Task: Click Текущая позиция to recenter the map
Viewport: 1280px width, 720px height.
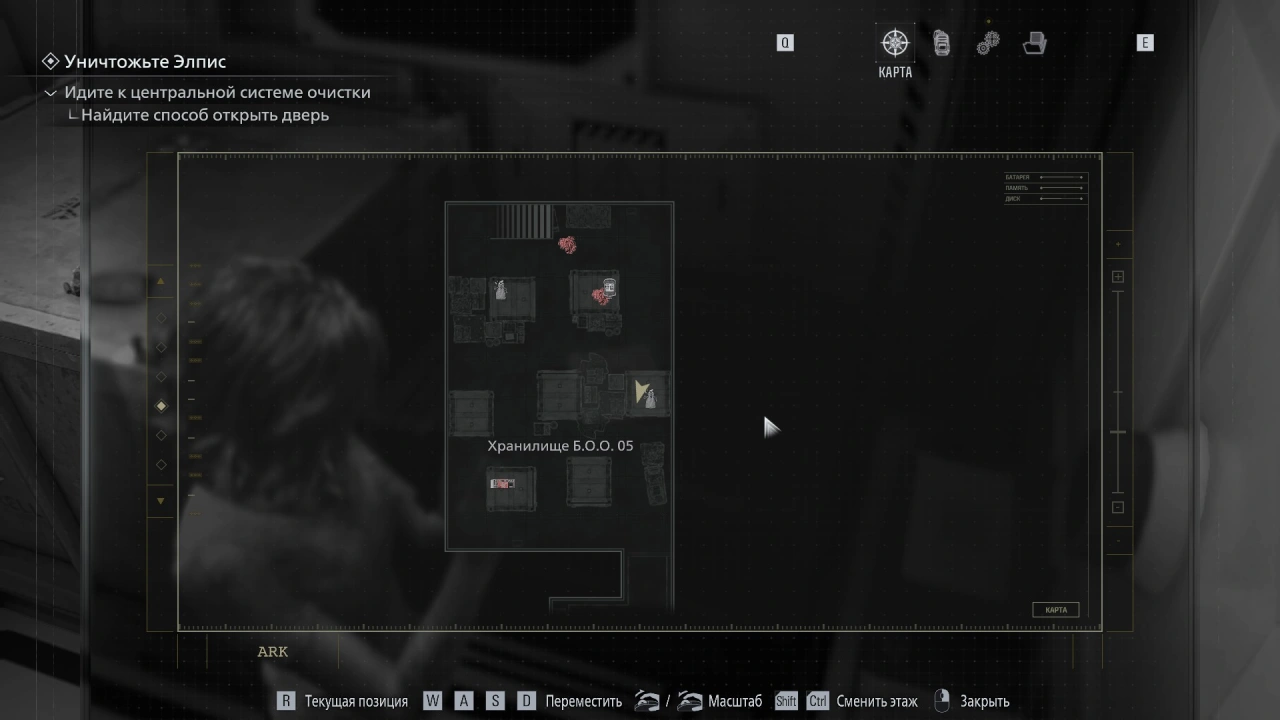Action: point(356,701)
